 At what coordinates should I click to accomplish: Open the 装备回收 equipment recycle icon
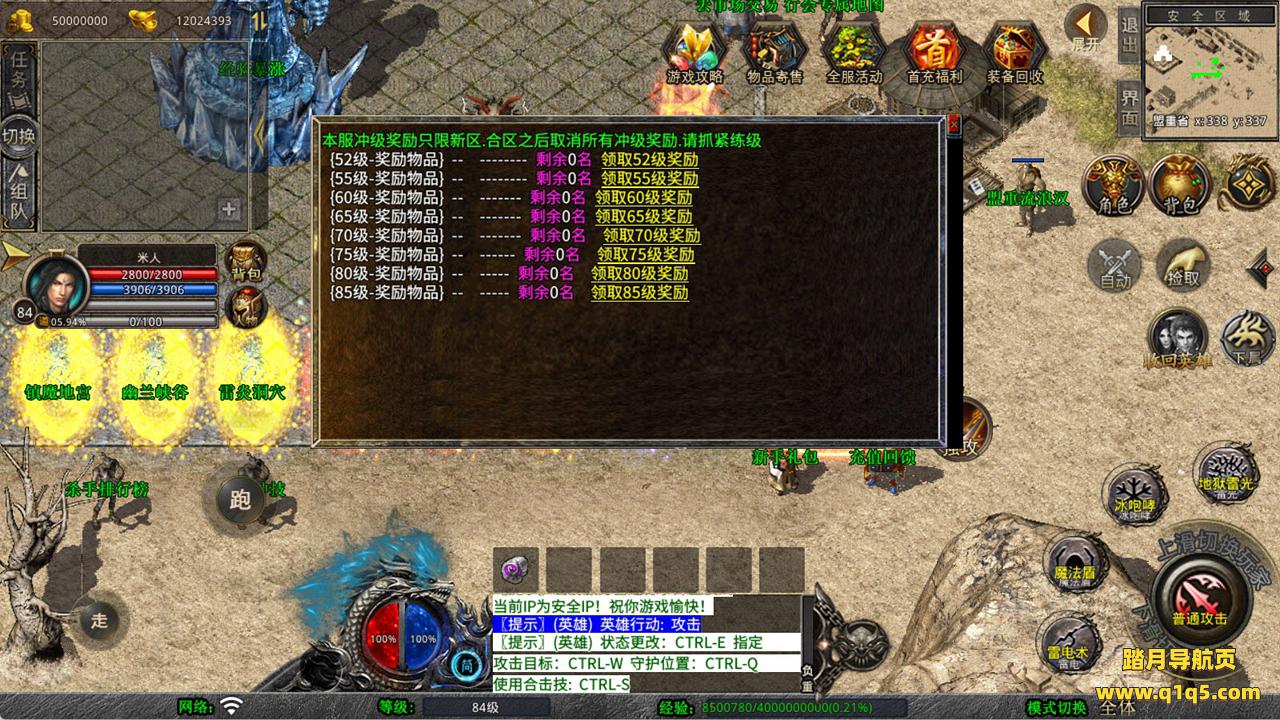pos(1014,53)
